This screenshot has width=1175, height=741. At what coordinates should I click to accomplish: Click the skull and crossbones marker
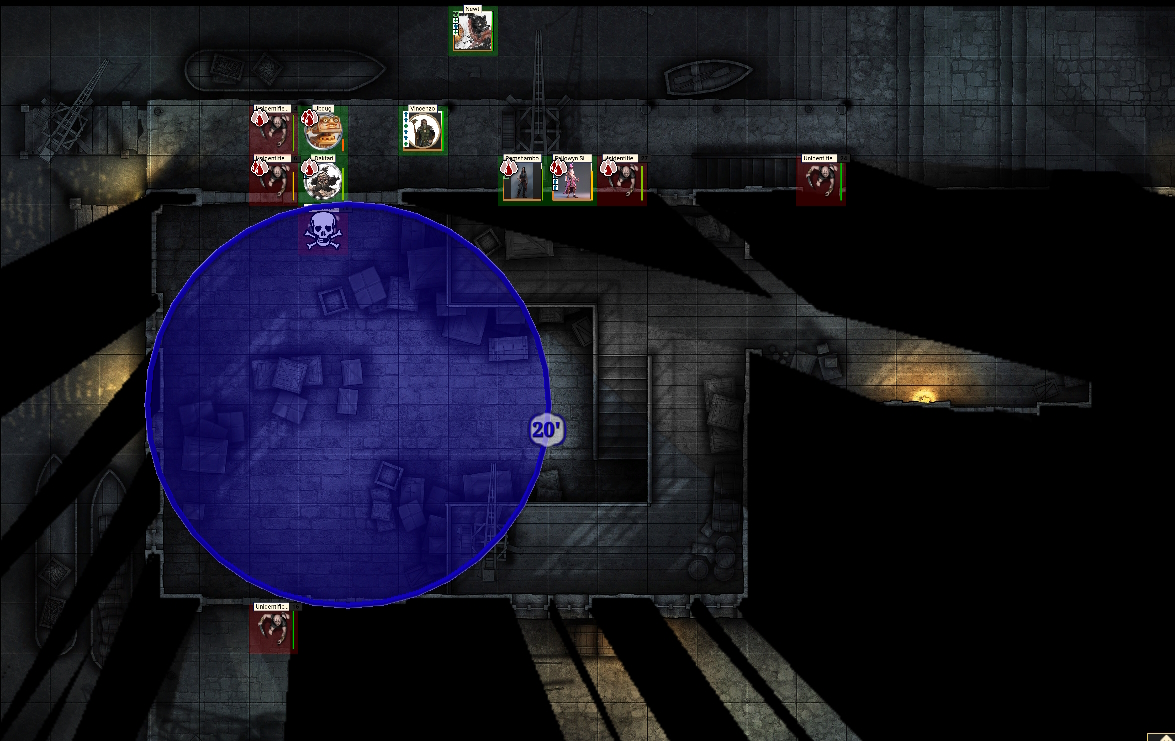[322, 231]
